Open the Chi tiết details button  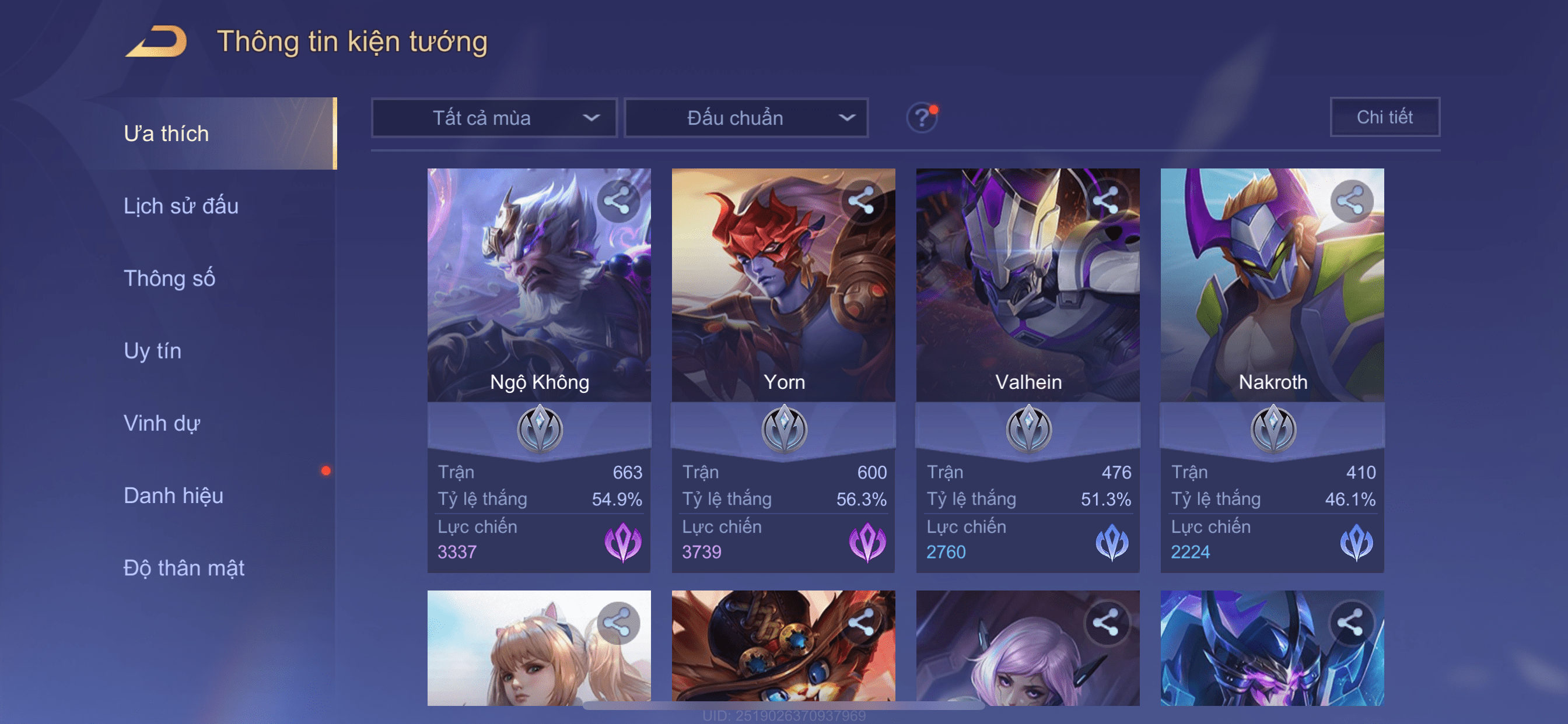(x=1384, y=117)
